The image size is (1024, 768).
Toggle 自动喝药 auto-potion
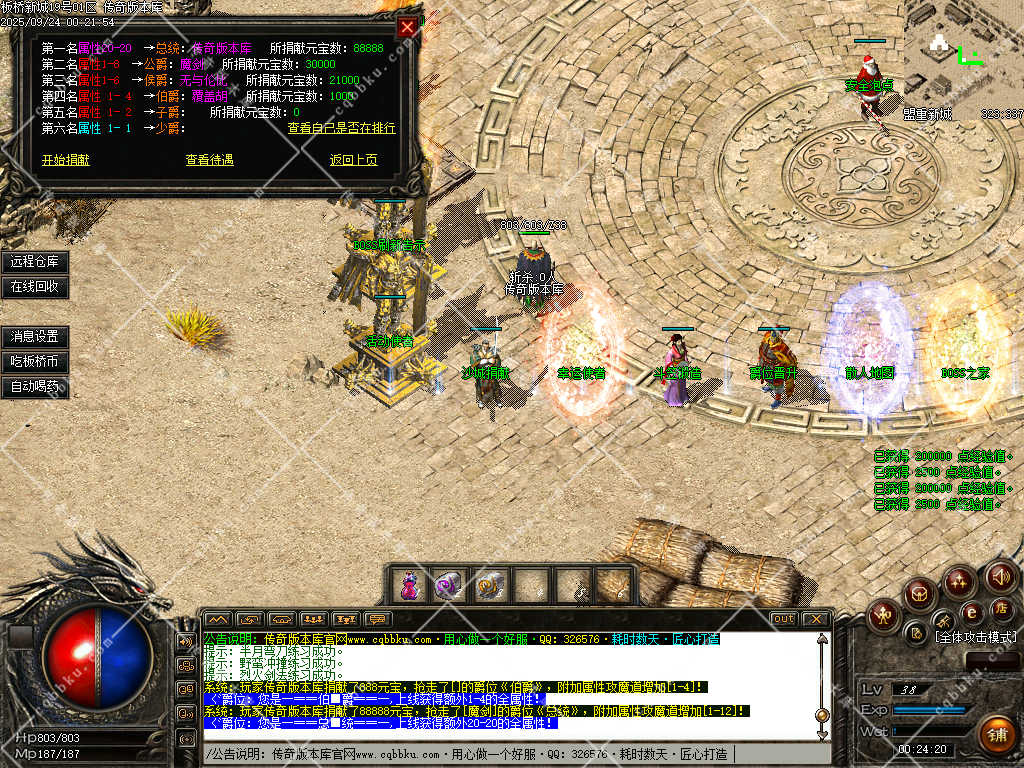coord(35,386)
